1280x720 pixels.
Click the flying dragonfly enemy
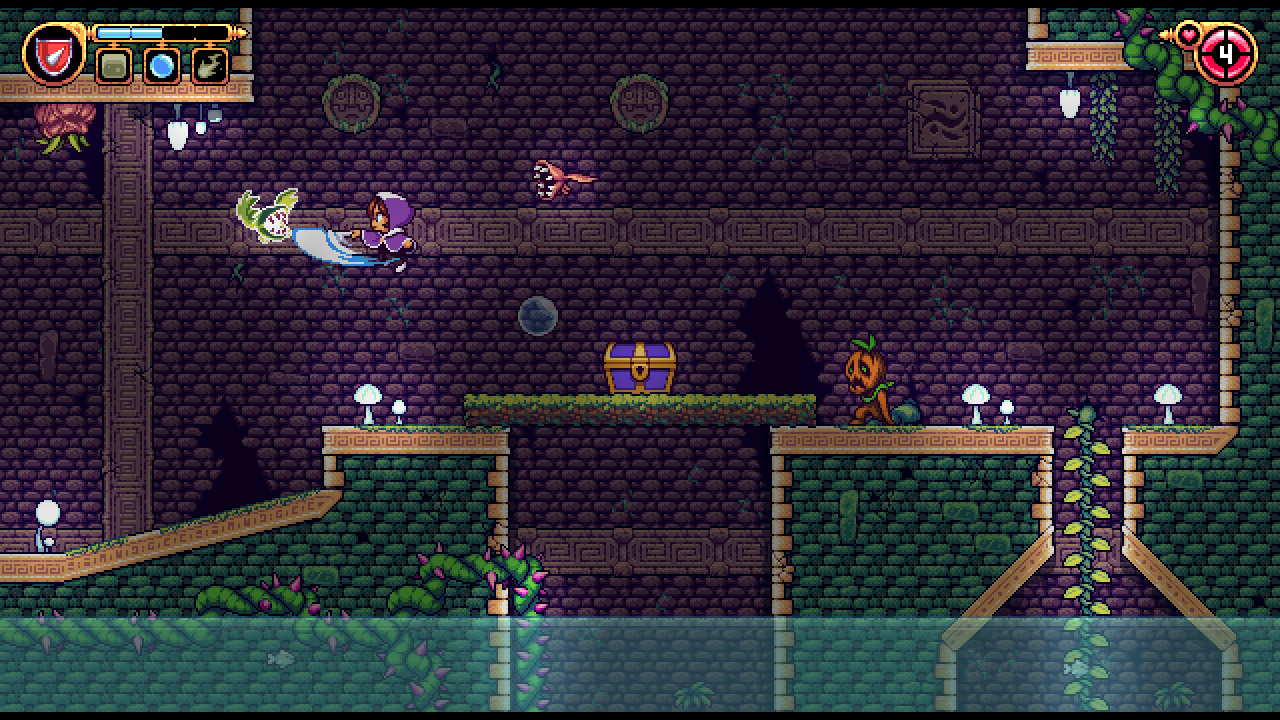(553, 176)
